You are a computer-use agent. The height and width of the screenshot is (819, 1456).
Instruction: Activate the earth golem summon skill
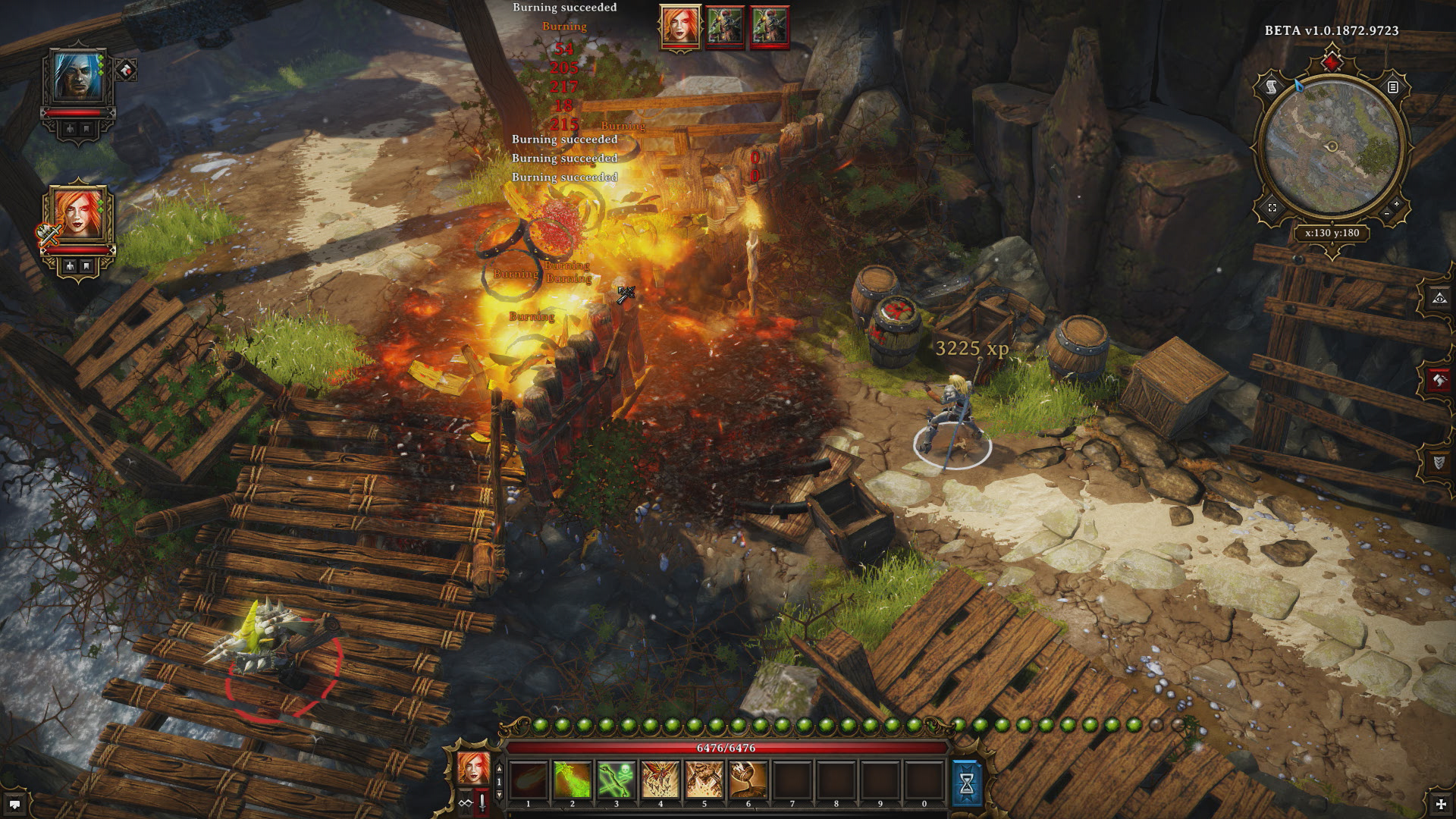pyautogui.click(x=704, y=780)
